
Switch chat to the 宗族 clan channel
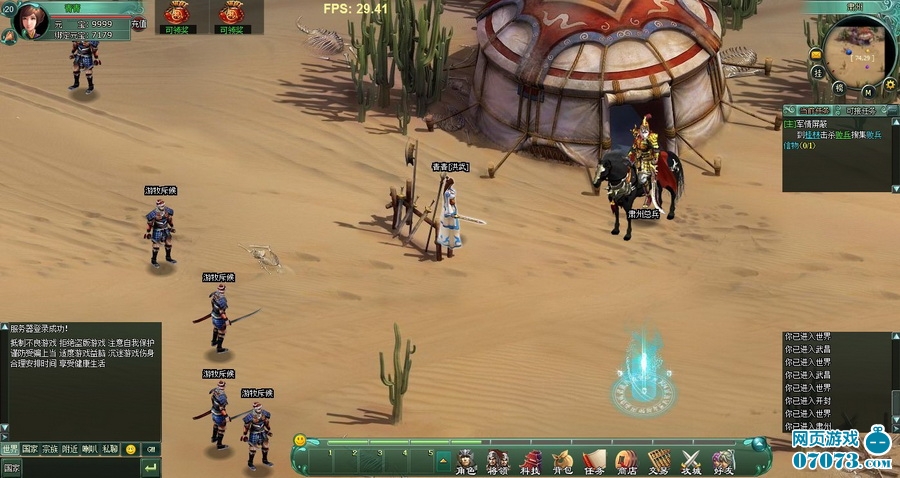click(x=50, y=450)
